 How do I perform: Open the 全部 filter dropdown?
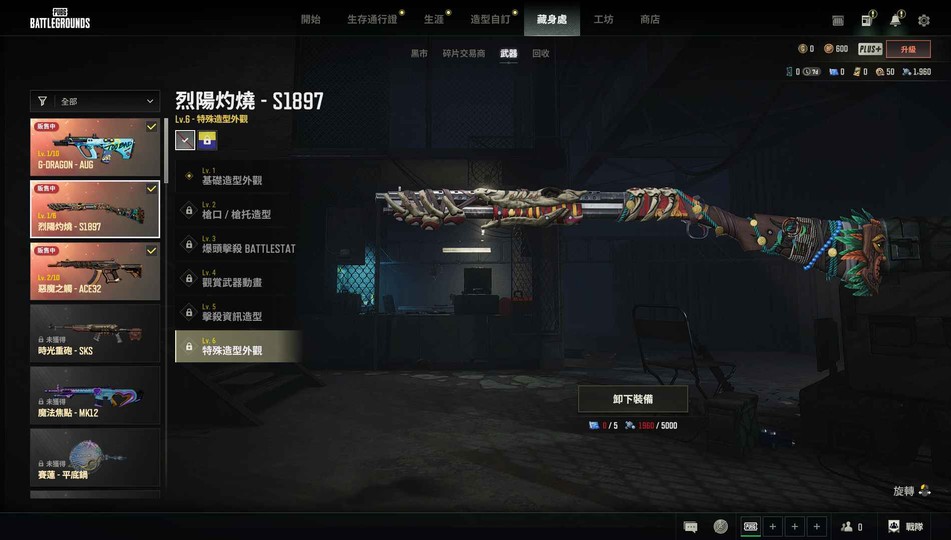click(95, 101)
